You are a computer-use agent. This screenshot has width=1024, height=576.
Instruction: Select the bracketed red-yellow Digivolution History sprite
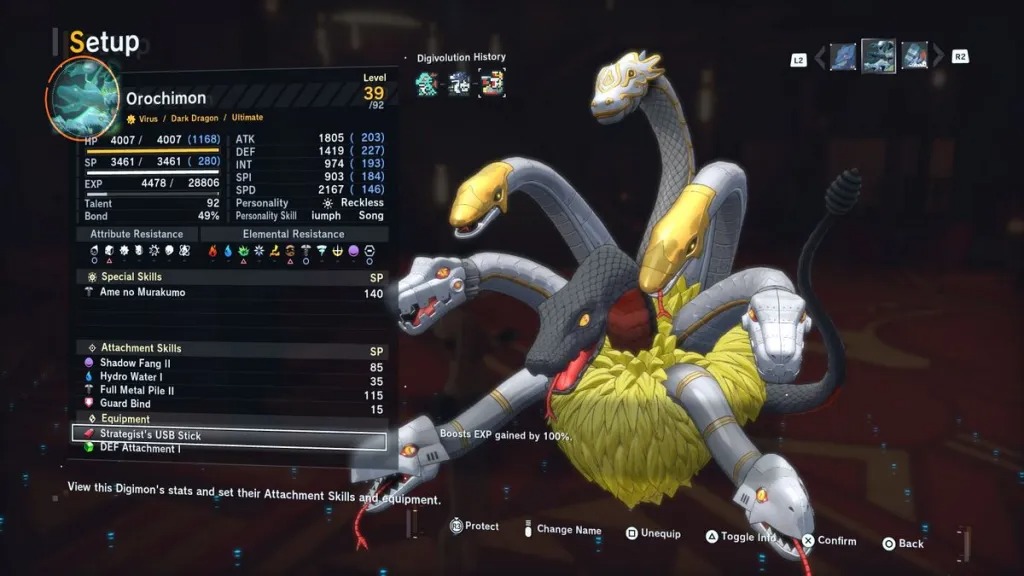pyautogui.click(x=492, y=83)
